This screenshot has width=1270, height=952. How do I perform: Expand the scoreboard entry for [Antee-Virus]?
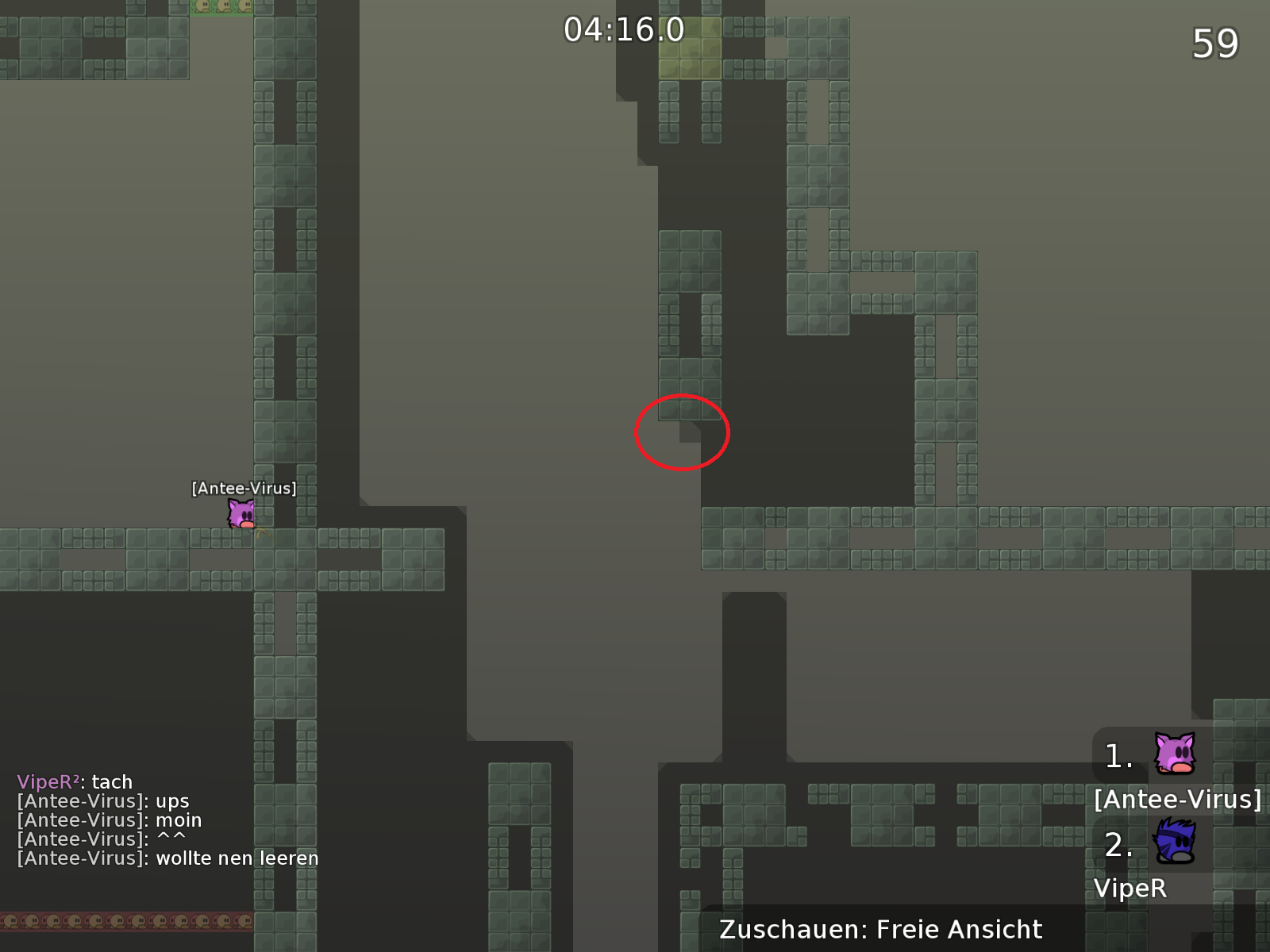point(1179,800)
